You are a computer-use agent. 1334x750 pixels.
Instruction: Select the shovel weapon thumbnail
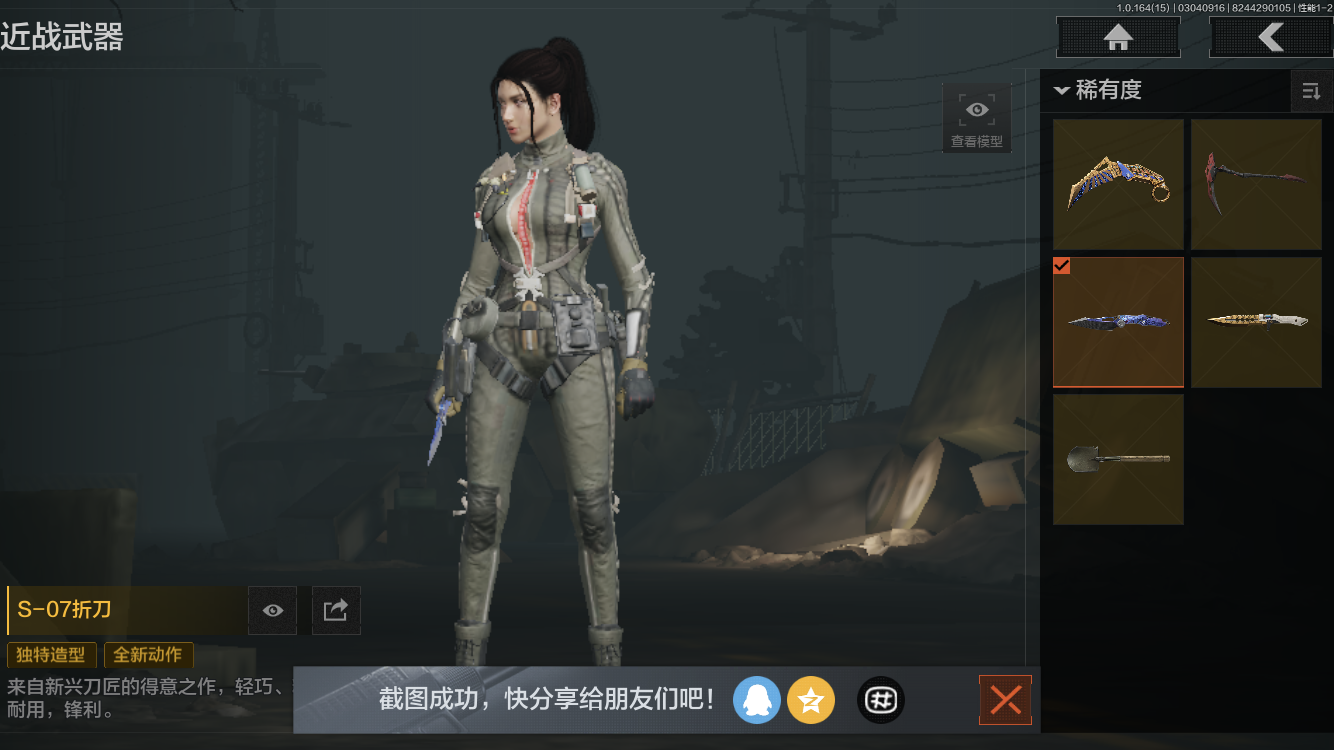click(1118, 460)
